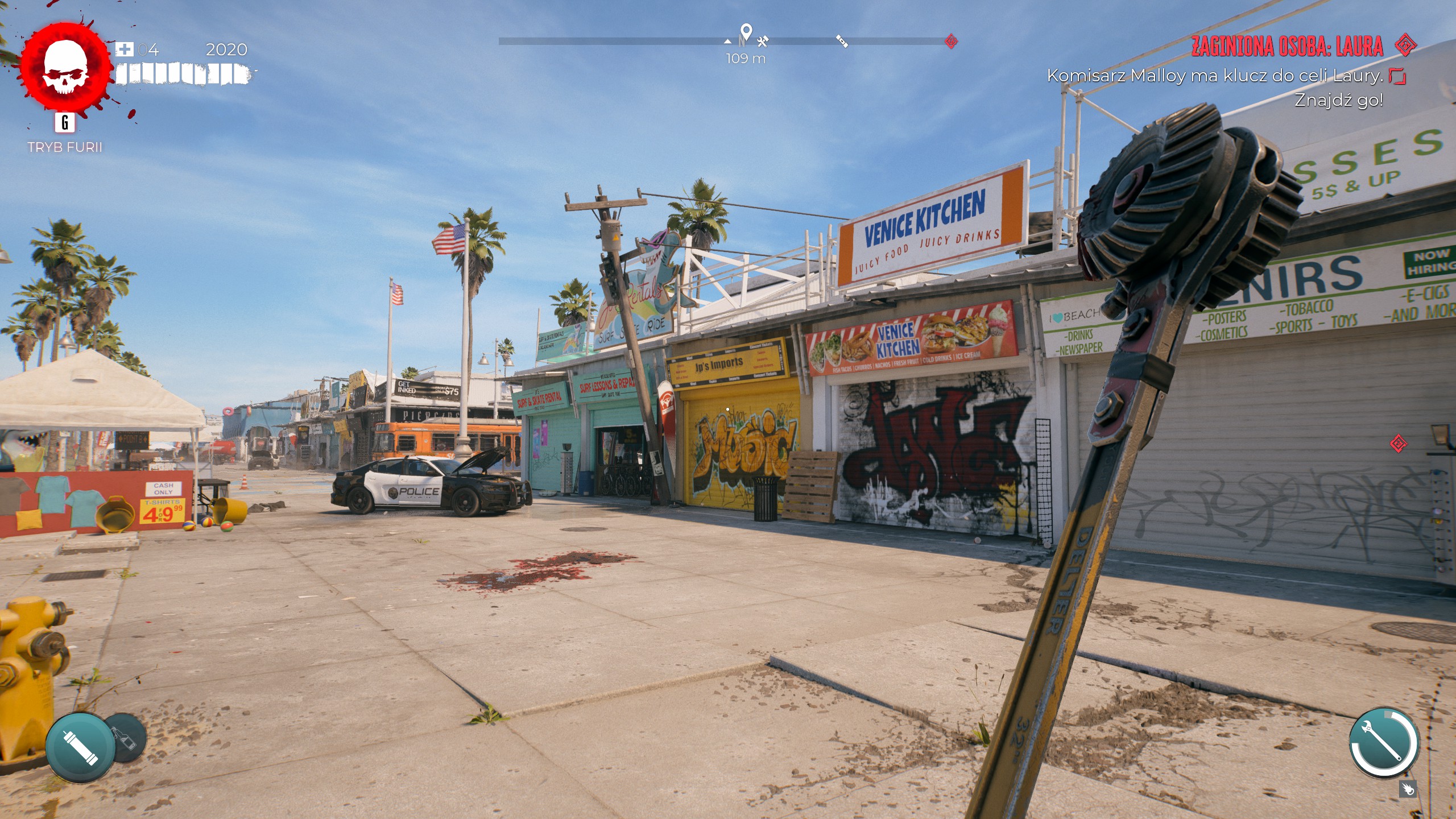Click the white location pin on compass
The image size is (1456, 819).
coord(746,32)
